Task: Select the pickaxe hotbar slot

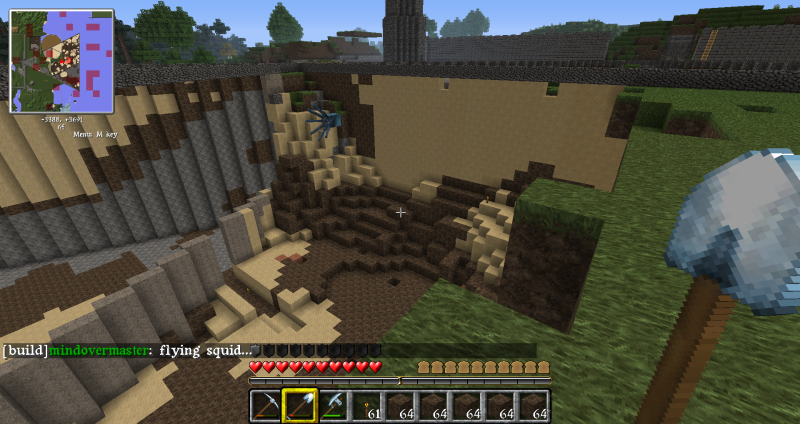Action: pyautogui.click(x=266, y=405)
